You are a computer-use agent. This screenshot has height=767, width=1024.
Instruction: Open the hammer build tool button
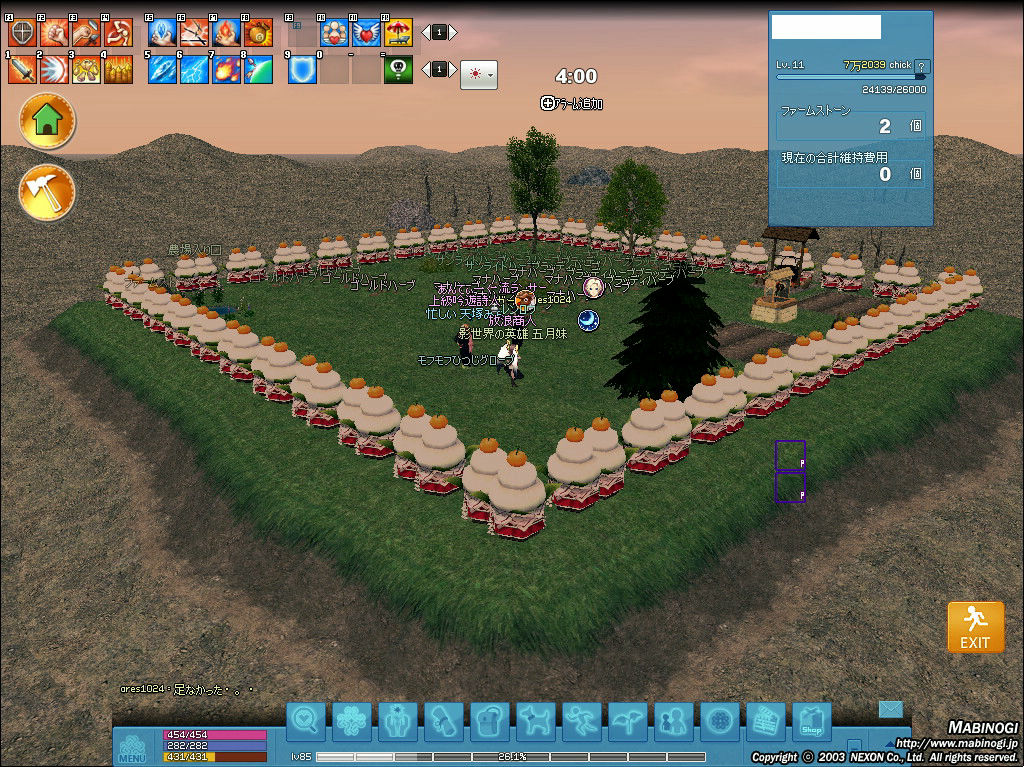tap(47, 192)
